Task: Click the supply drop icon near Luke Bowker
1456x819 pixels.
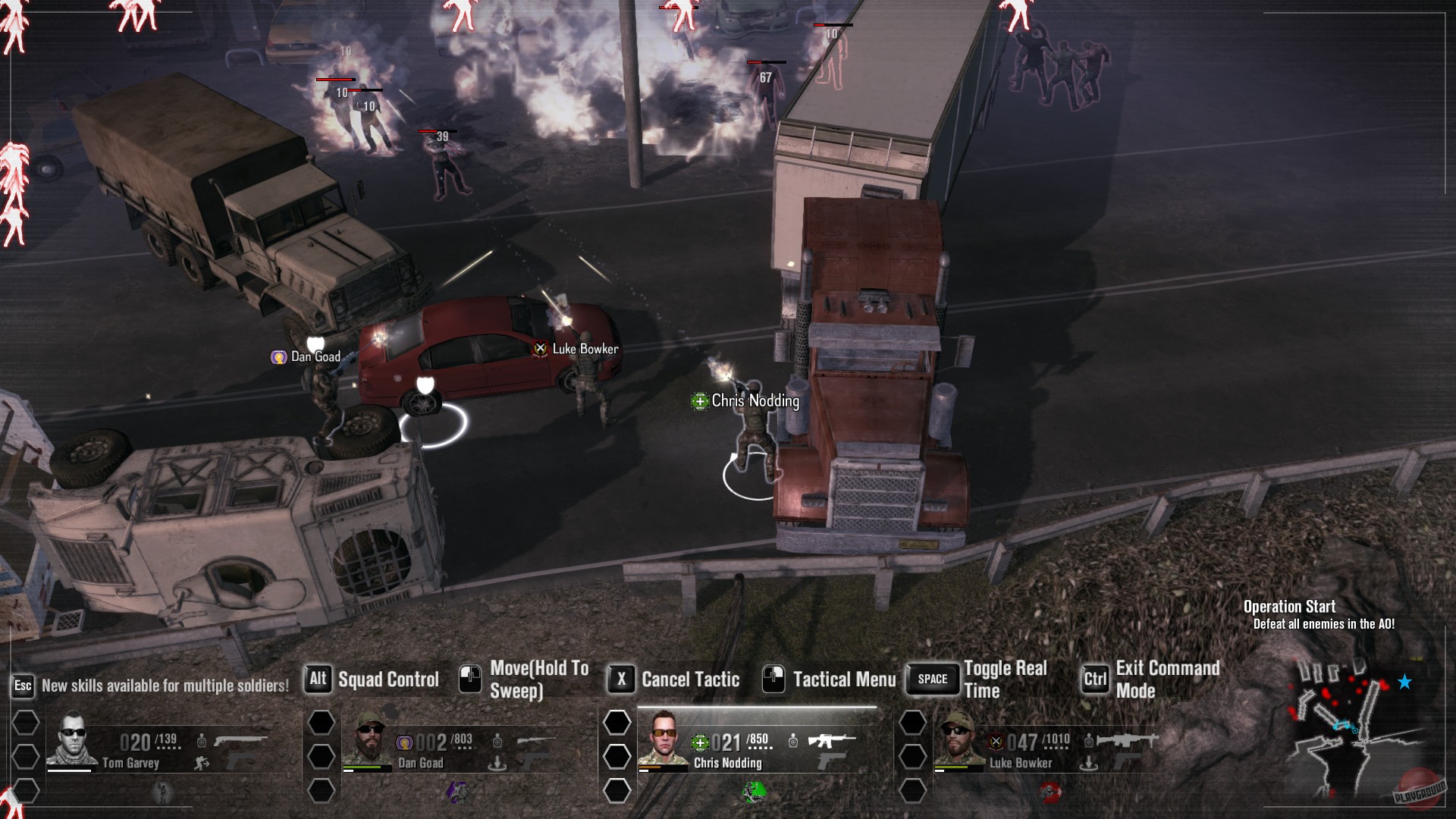Action: click(x=1090, y=764)
